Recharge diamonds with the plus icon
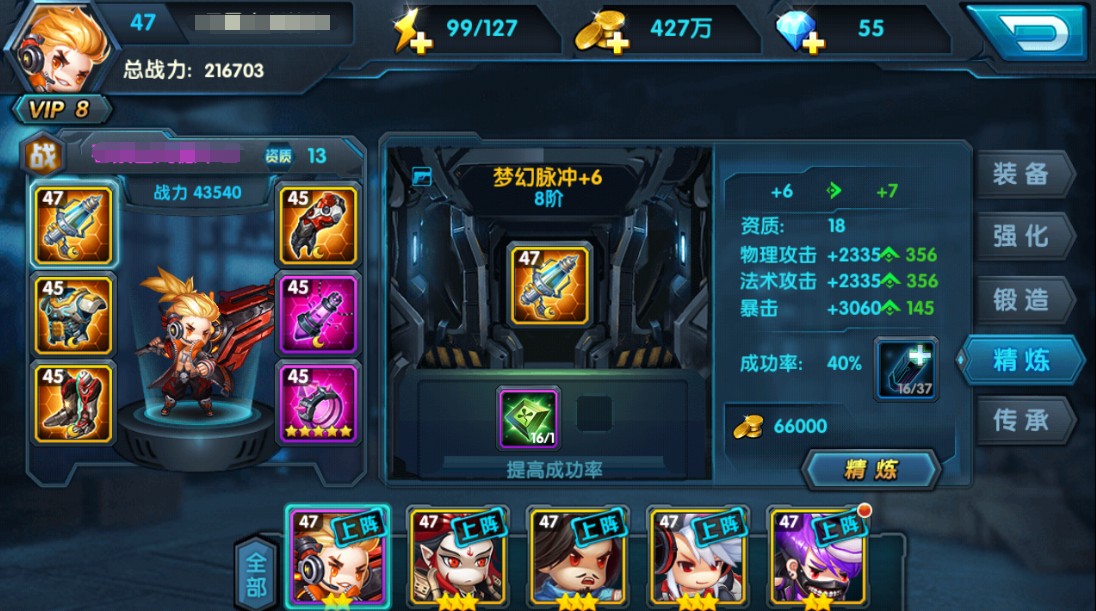The height and width of the screenshot is (611, 1096). (x=800, y=33)
